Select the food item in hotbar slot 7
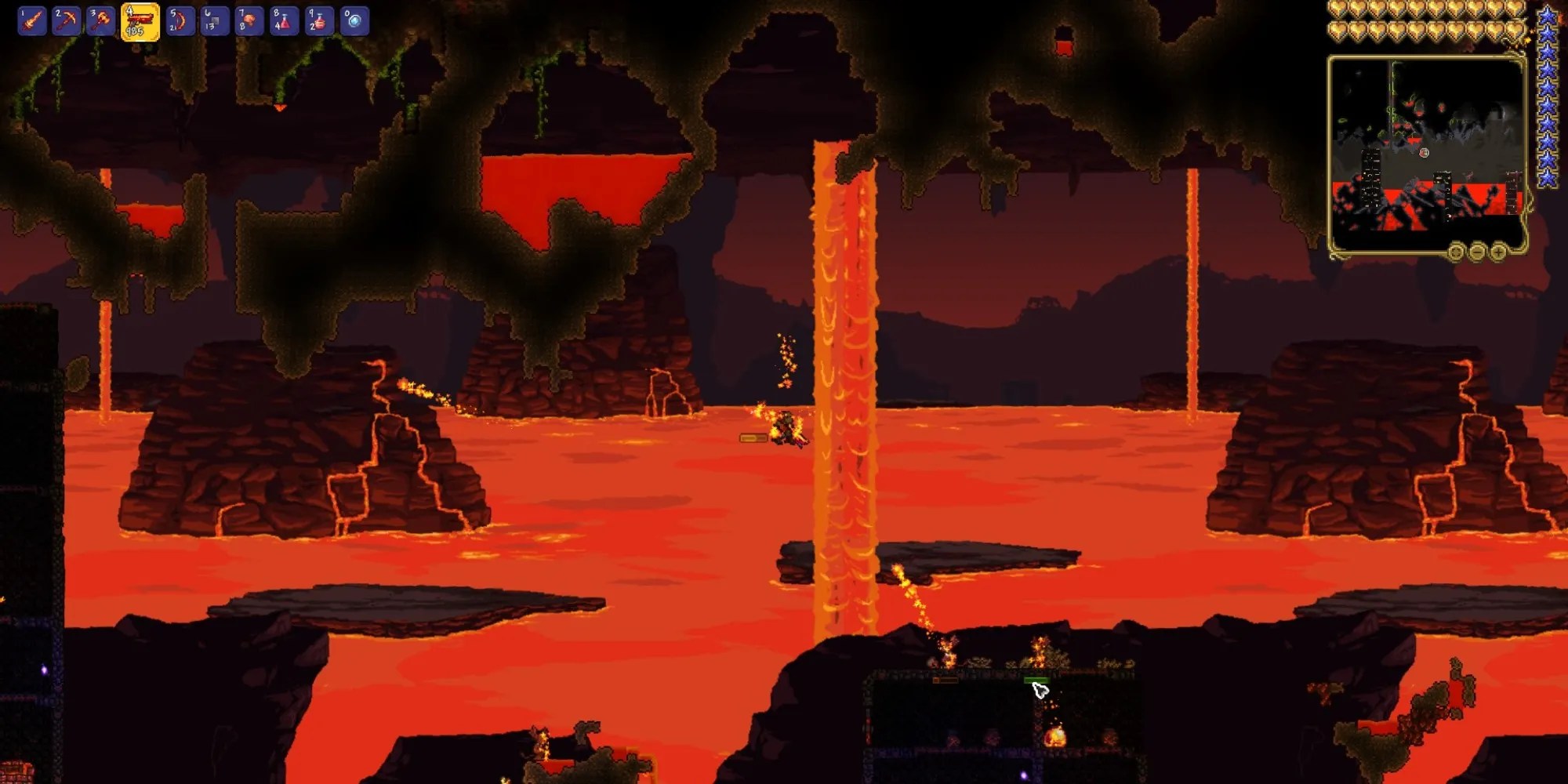 pos(249,18)
